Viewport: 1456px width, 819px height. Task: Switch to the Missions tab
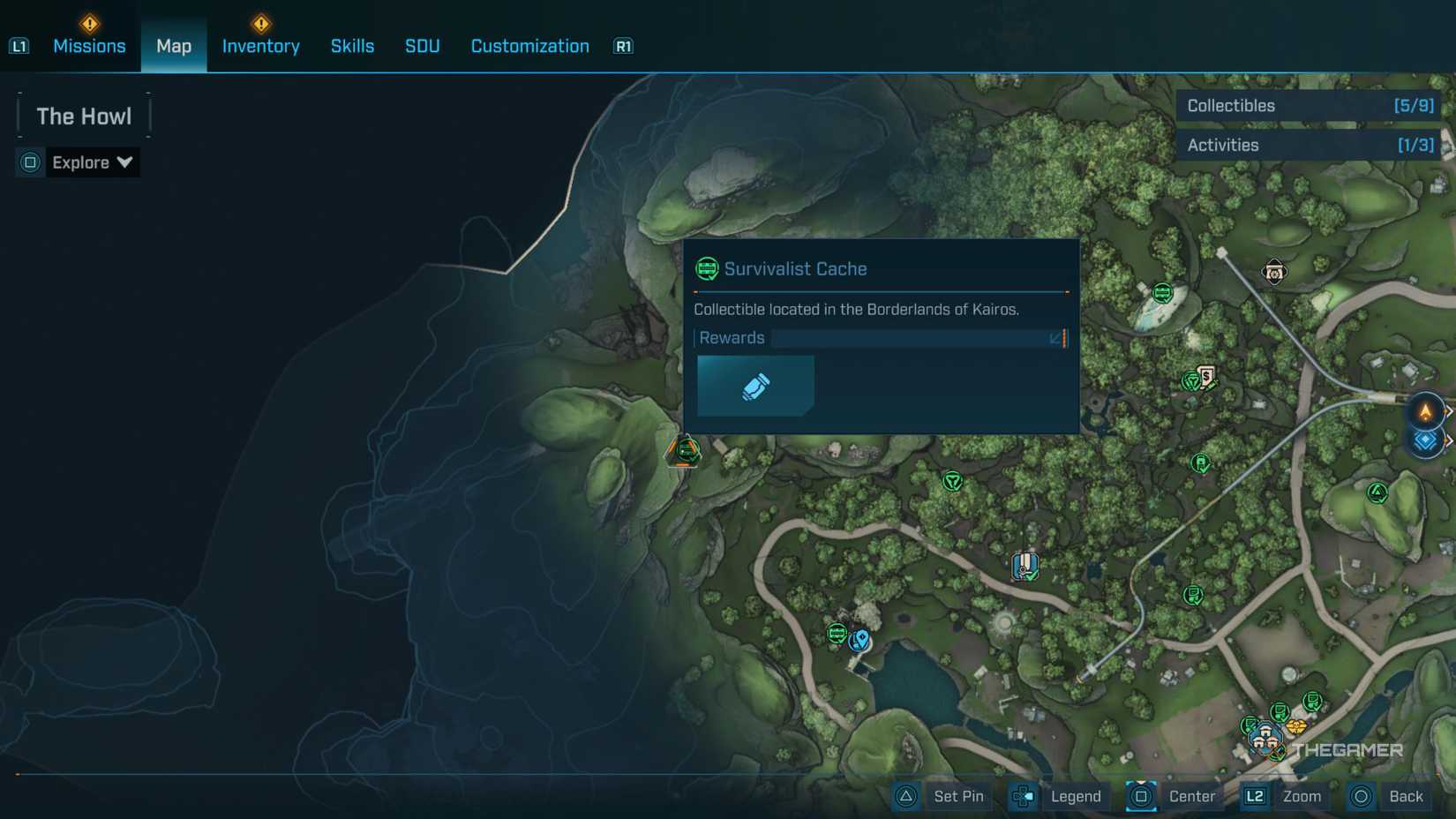pyautogui.click(x=89, y=46)
